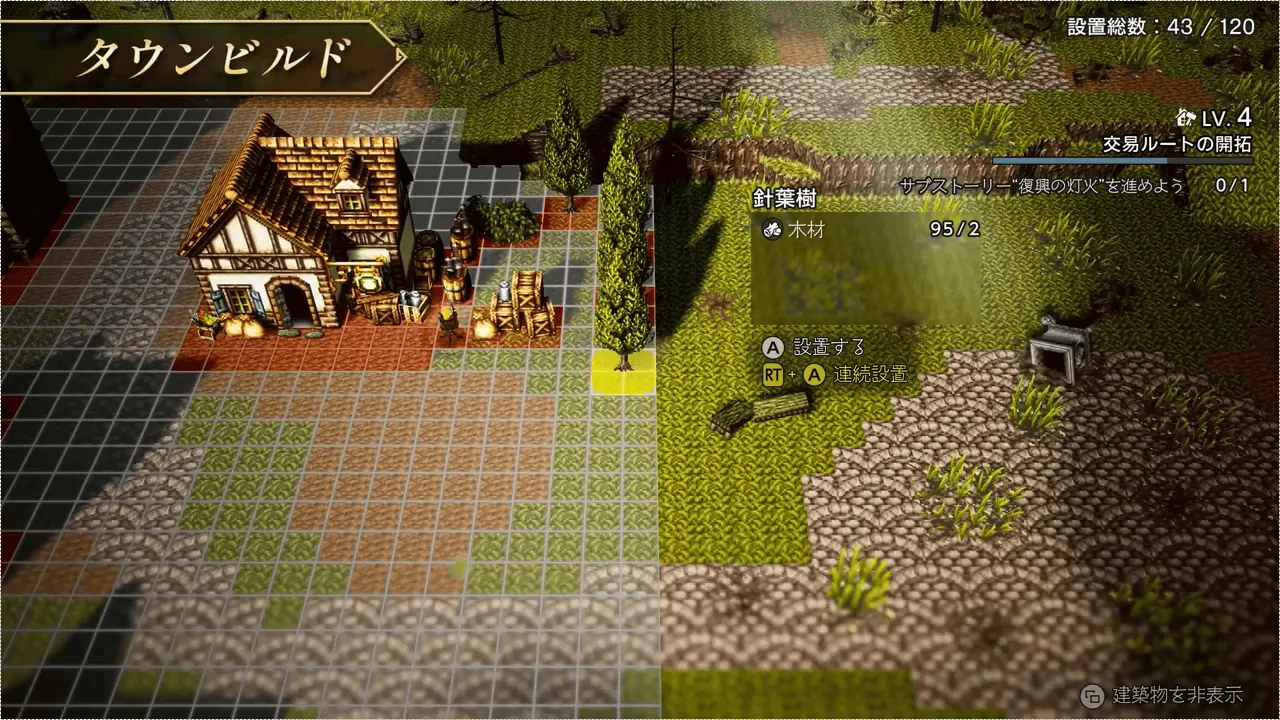Click the 針葉樹 wood cost panel
The width and height of the screenshot is (1280, 720).
click(866, 229)
